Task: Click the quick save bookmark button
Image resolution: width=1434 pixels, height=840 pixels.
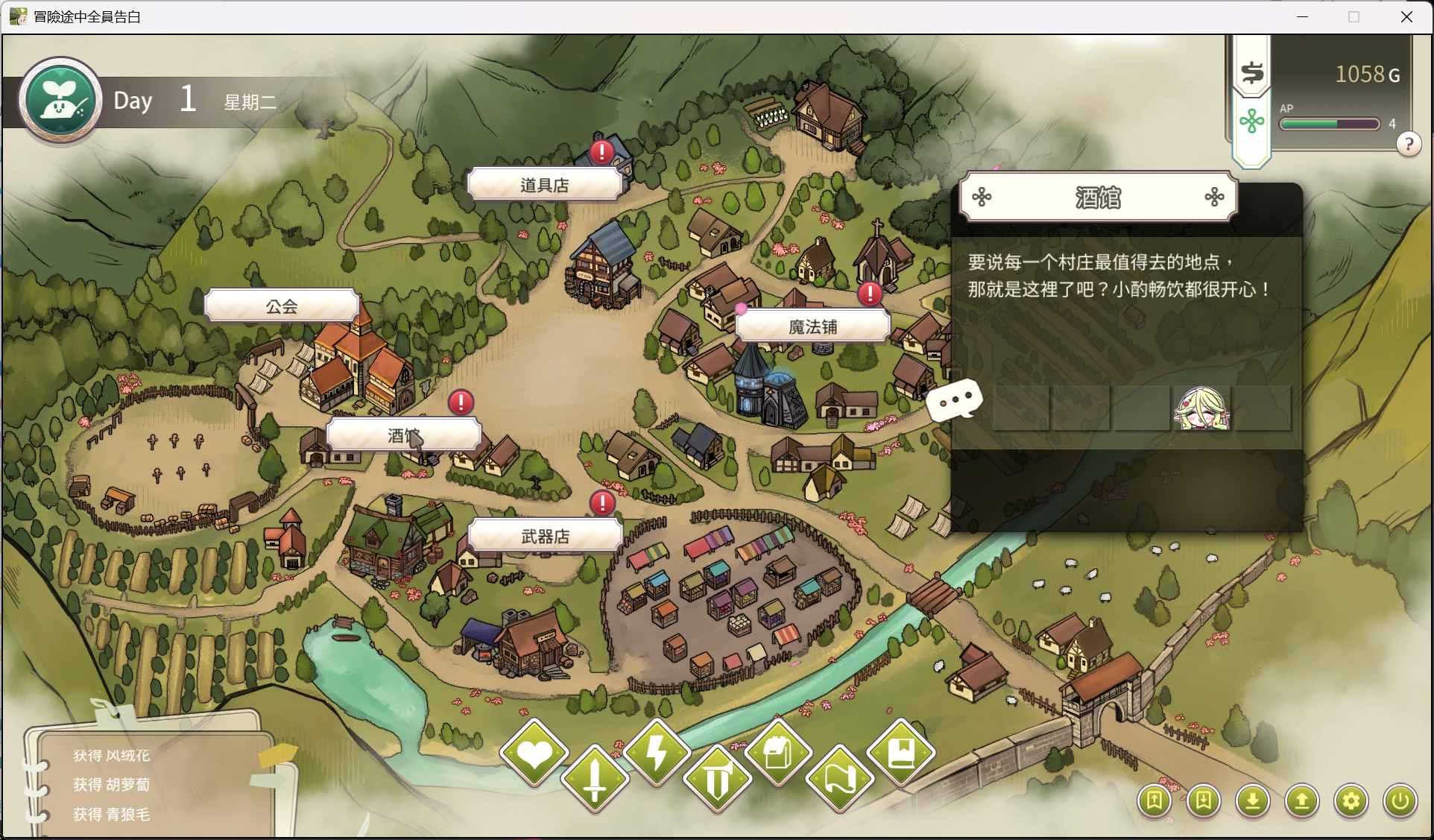Action: click(1155, 801)
